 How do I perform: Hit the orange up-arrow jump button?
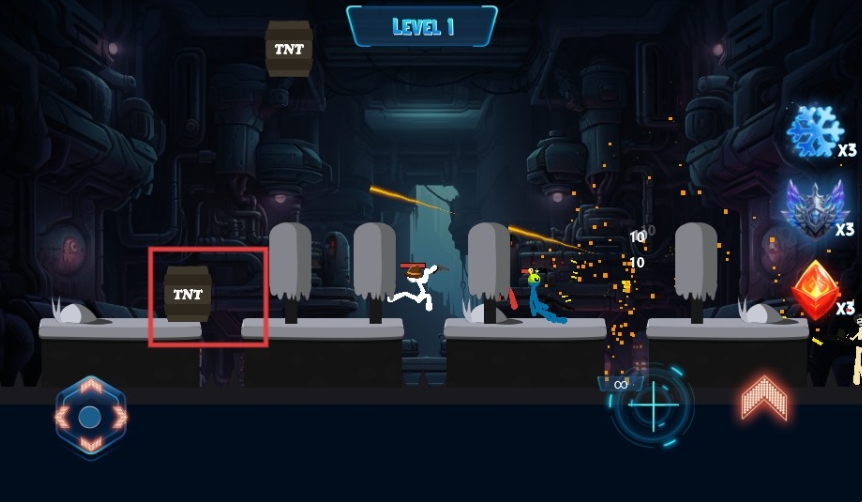point(764,399)
